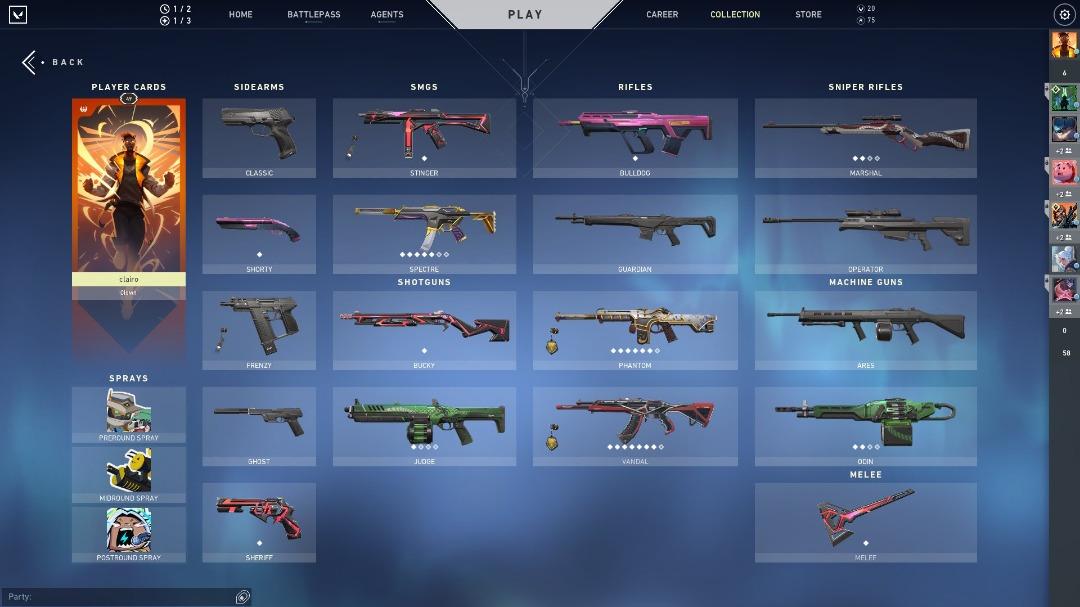Select the Vandal rifle slot
1080x607 pixels.
[x=635, y=425]
